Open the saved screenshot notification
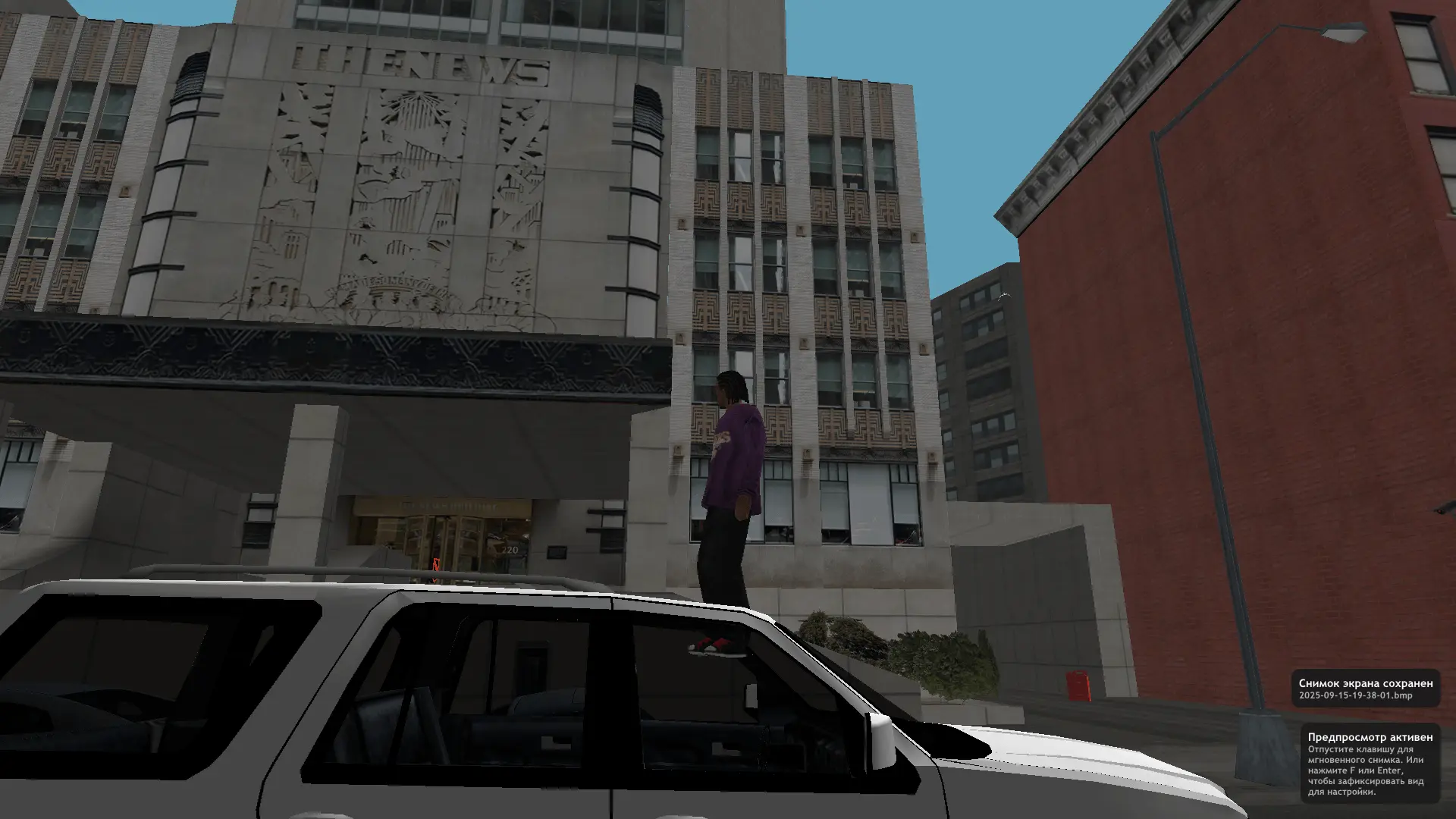The image size is (1456, 819). coord(1365,689)
